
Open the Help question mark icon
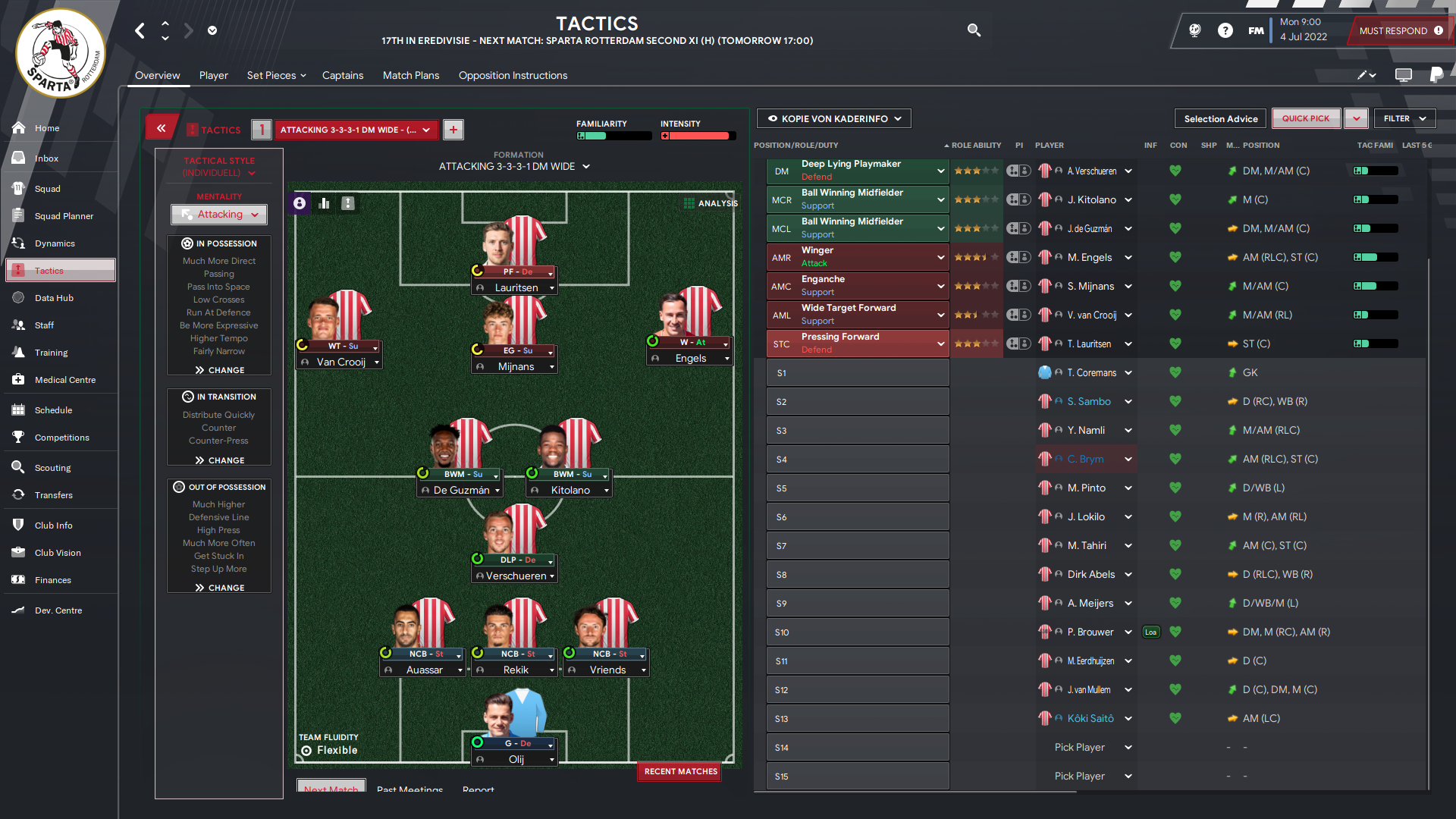click(x=1225, y=30)
